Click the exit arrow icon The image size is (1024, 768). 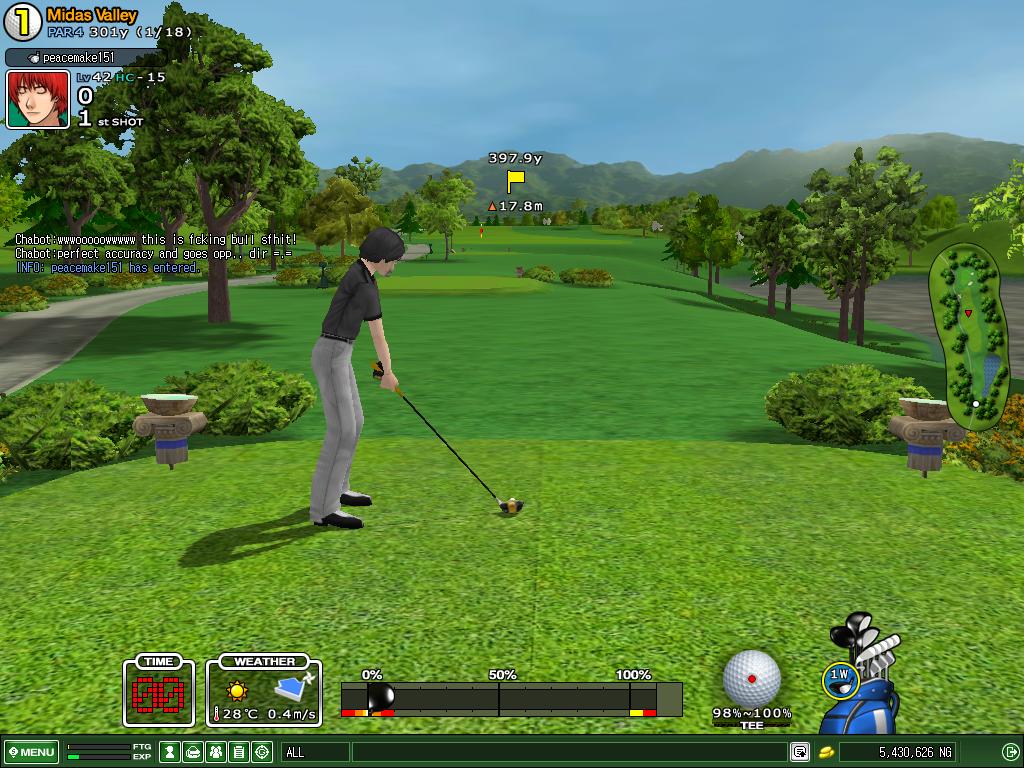point(1010,752)
